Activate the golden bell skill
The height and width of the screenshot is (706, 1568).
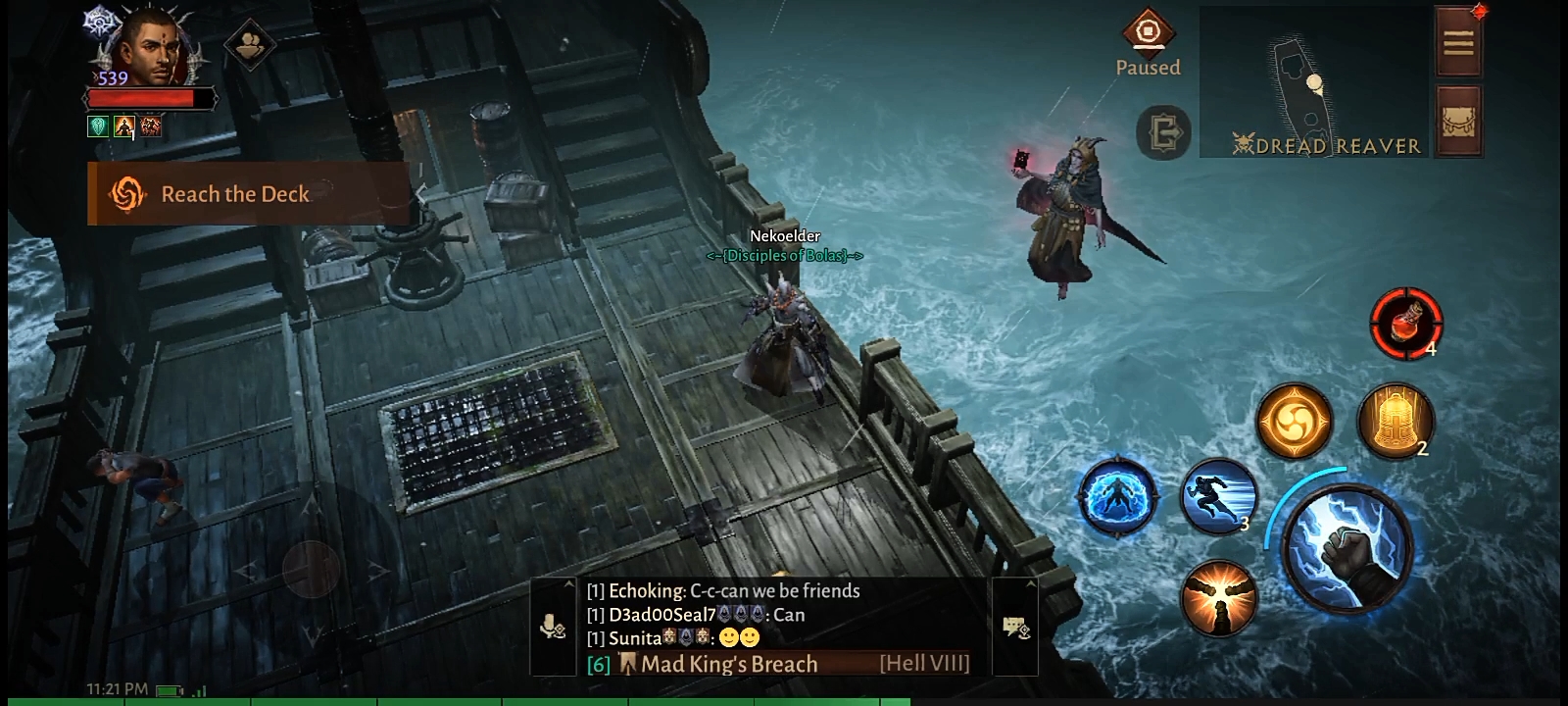click(1395, 422)
